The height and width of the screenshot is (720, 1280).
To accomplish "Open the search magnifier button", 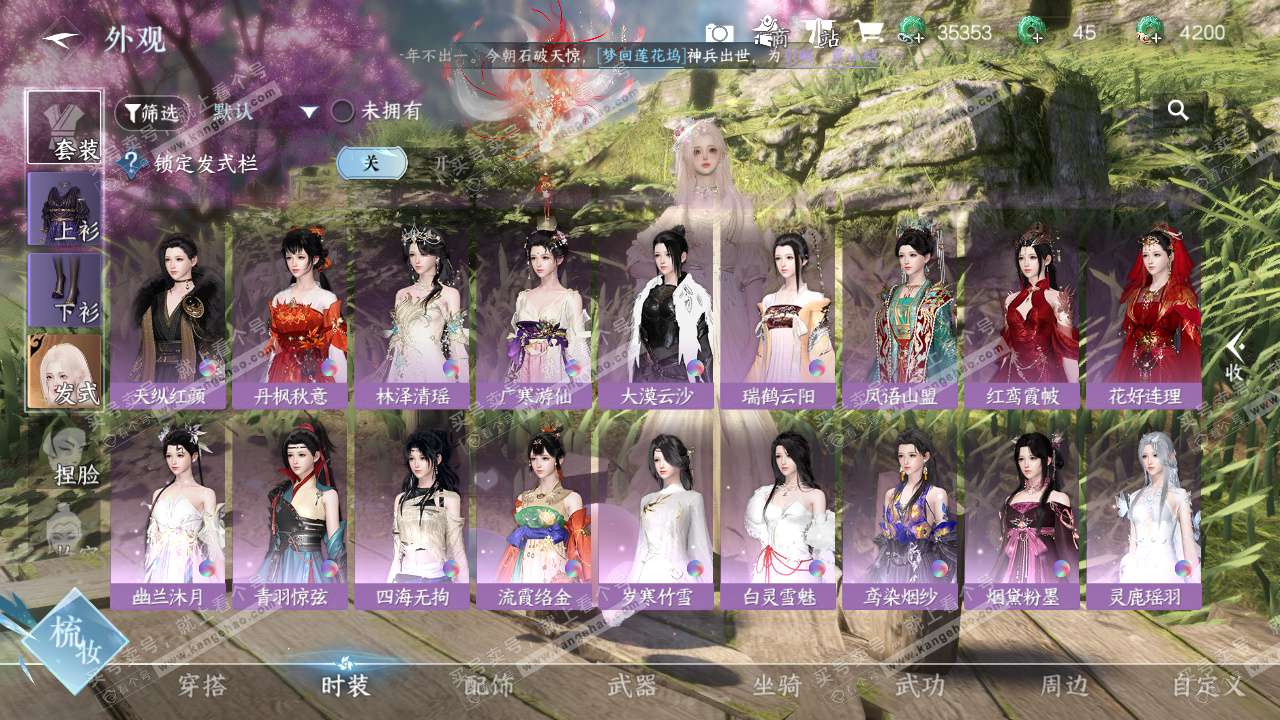I will [1178, 111].
